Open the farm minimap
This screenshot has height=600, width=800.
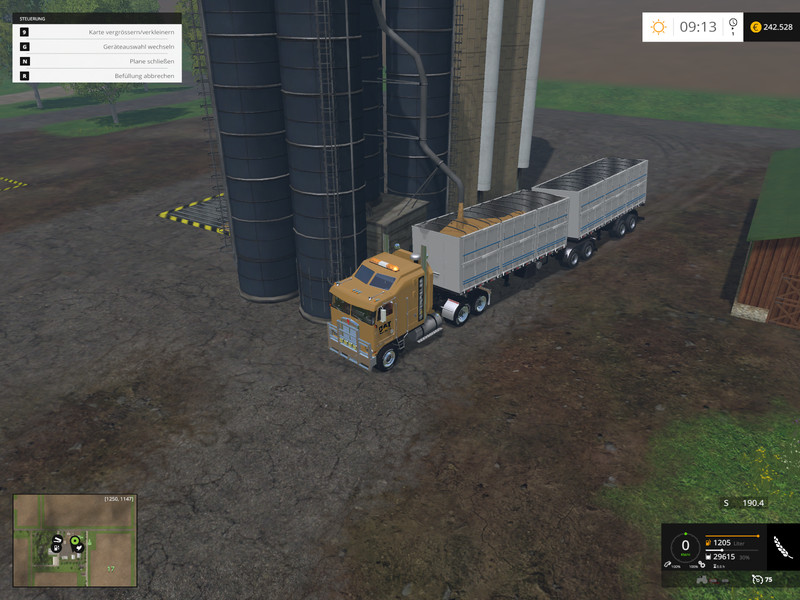coord(75,541)
